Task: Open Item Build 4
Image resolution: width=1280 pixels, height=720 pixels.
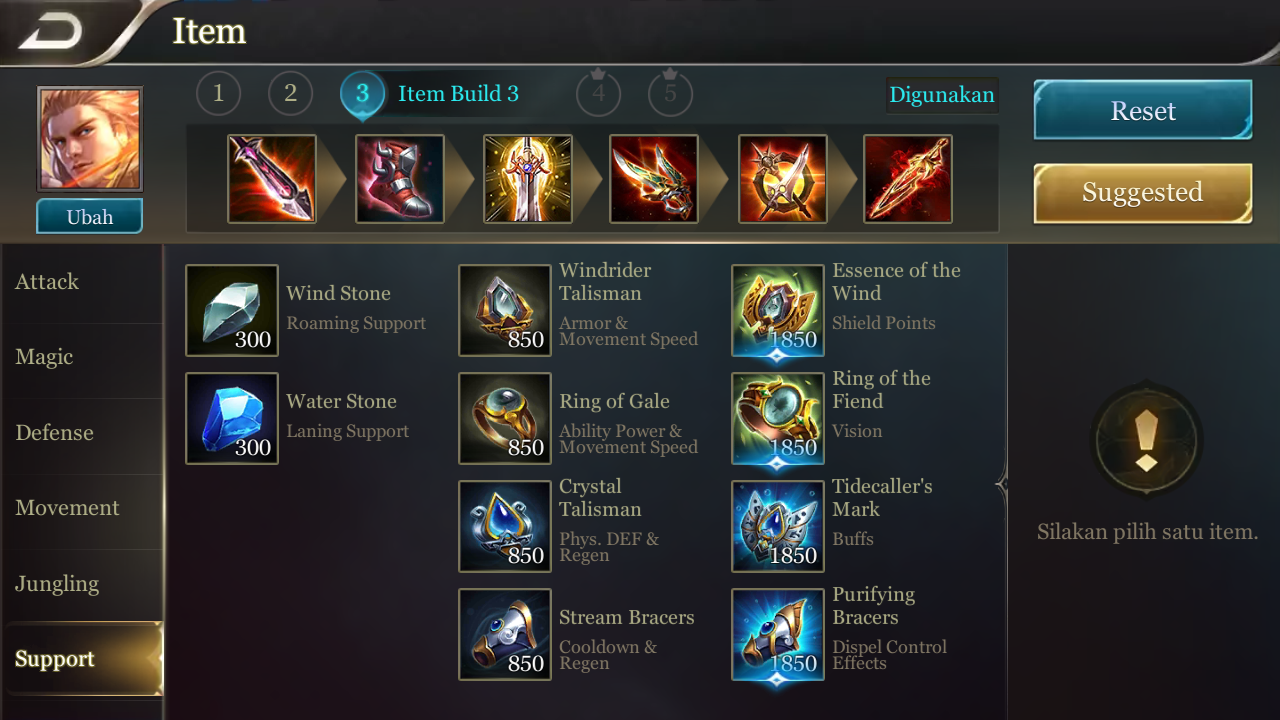Action: (598, 94)
